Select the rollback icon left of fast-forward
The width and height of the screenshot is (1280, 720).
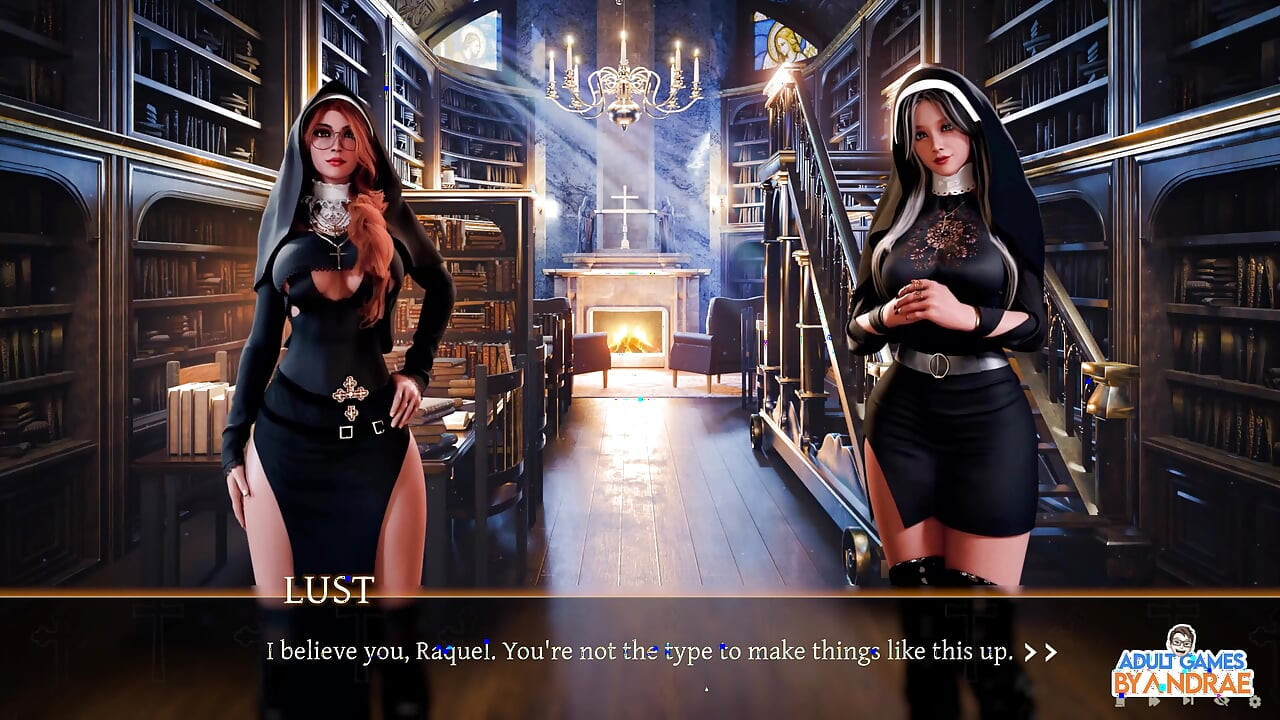click(x=1122, y=702)
